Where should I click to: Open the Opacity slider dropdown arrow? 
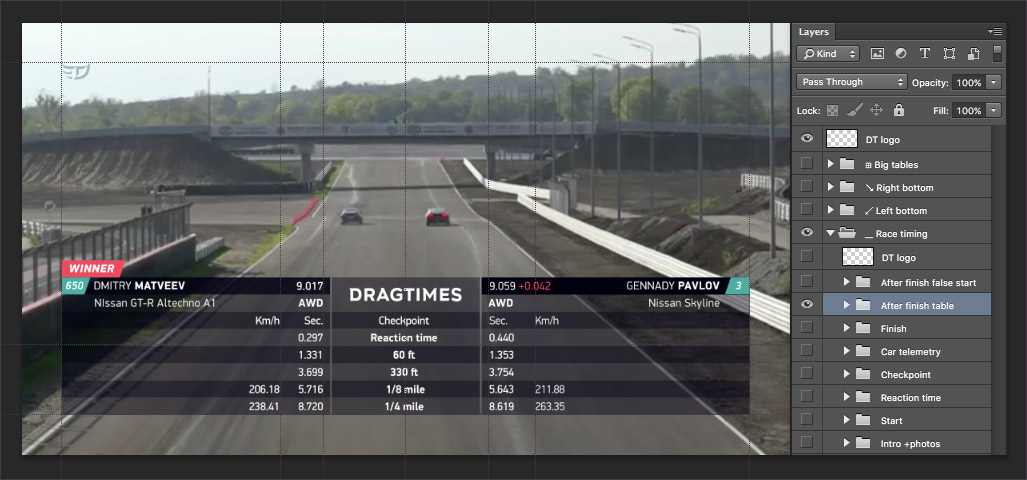[x=993, y=82]
